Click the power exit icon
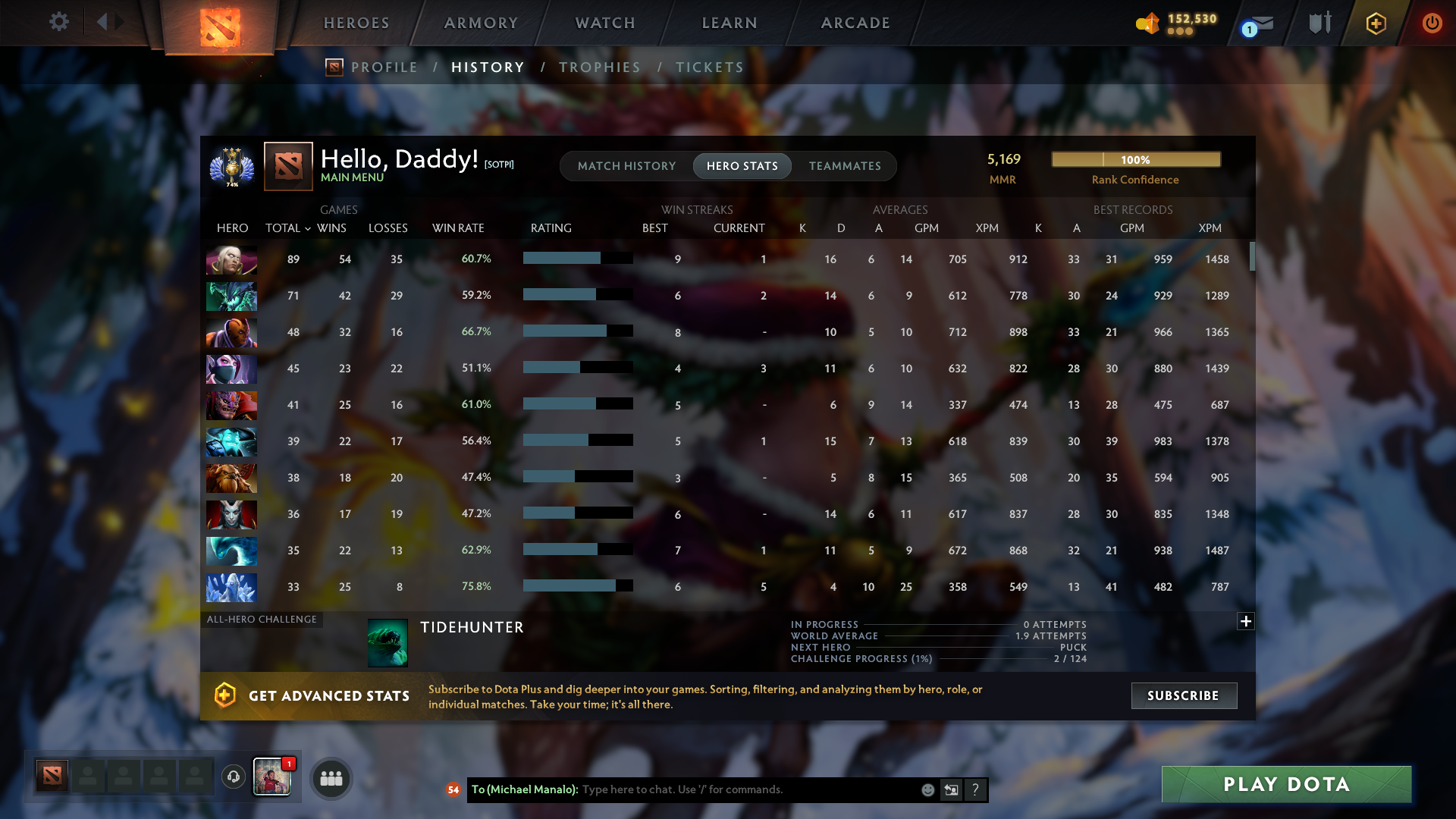This screenshot has height=819, width=1456. tap(1432, 23)
